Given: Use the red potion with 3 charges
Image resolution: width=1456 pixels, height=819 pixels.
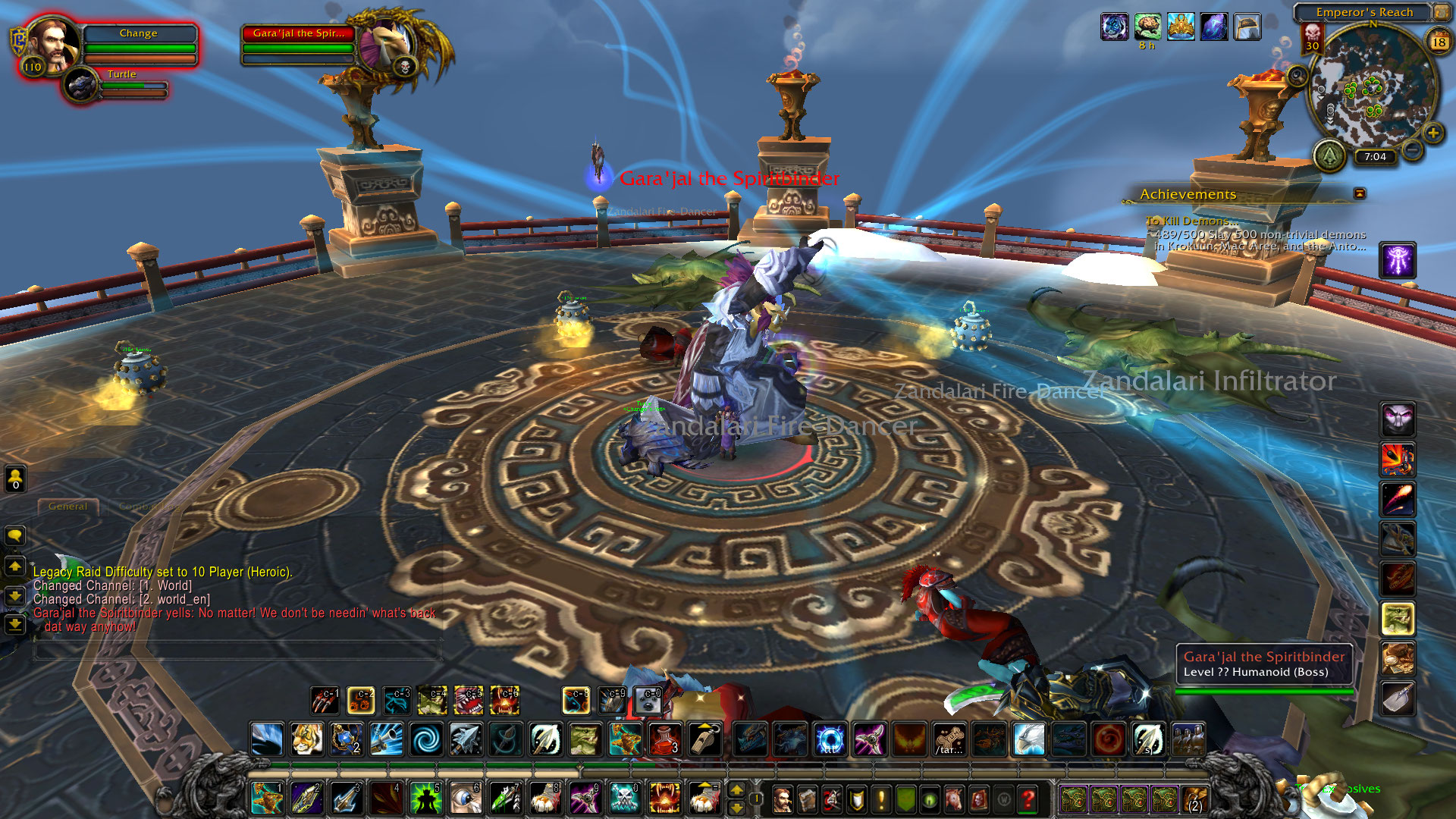Looking at the screenshot, I should (x=664, y=739).
